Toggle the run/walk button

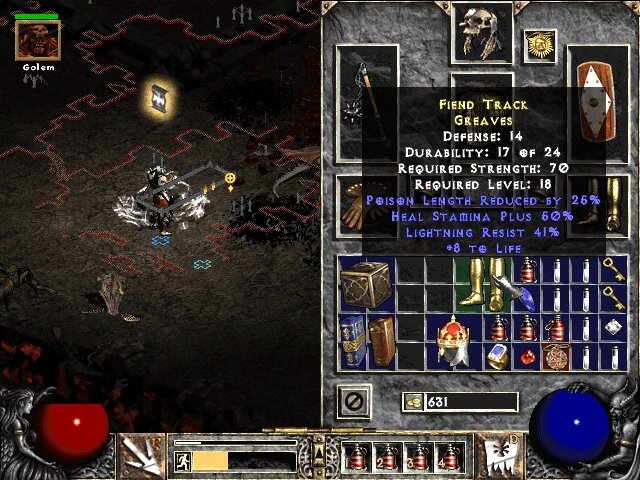coord(183,461)
